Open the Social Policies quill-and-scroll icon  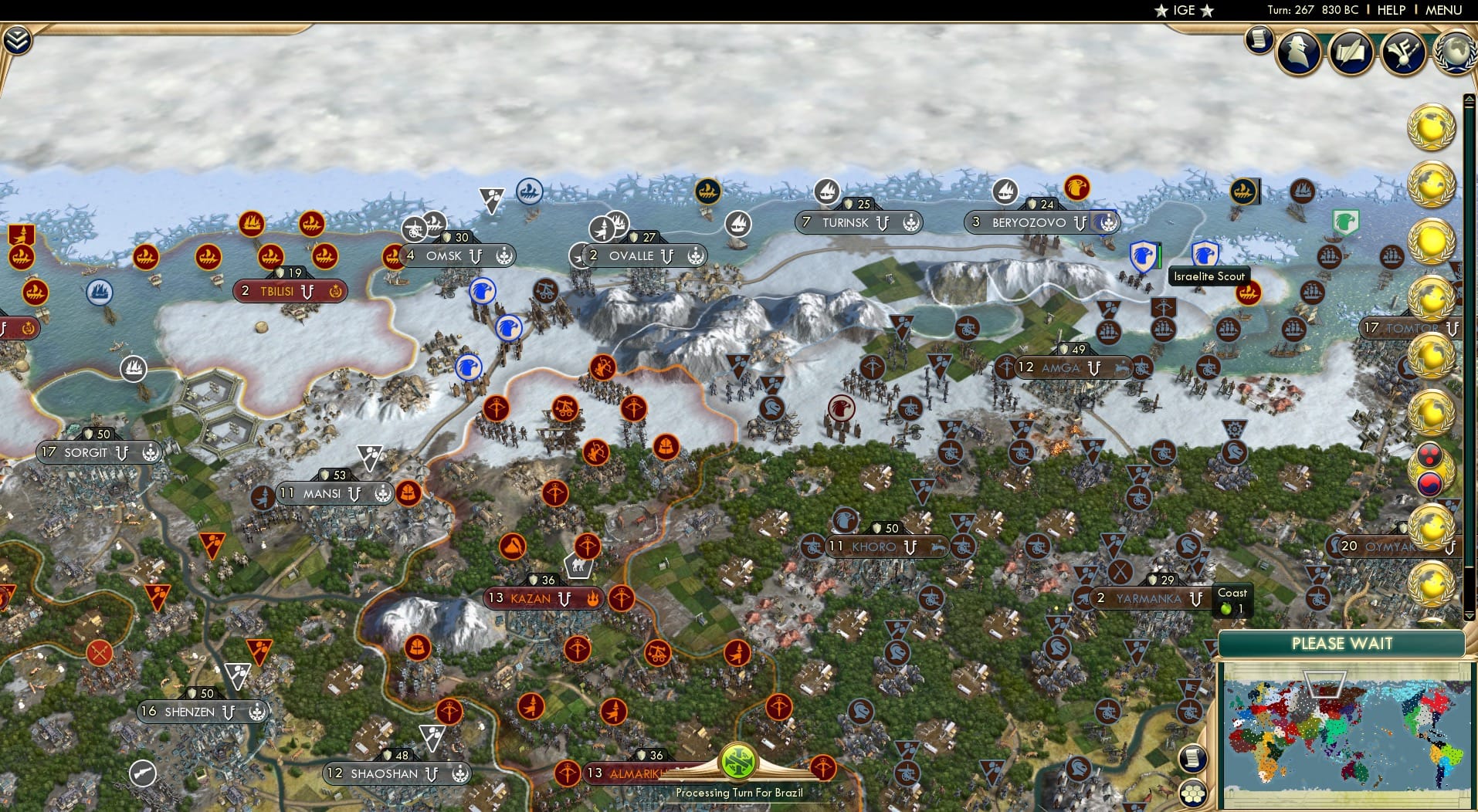click(1351, 52)
